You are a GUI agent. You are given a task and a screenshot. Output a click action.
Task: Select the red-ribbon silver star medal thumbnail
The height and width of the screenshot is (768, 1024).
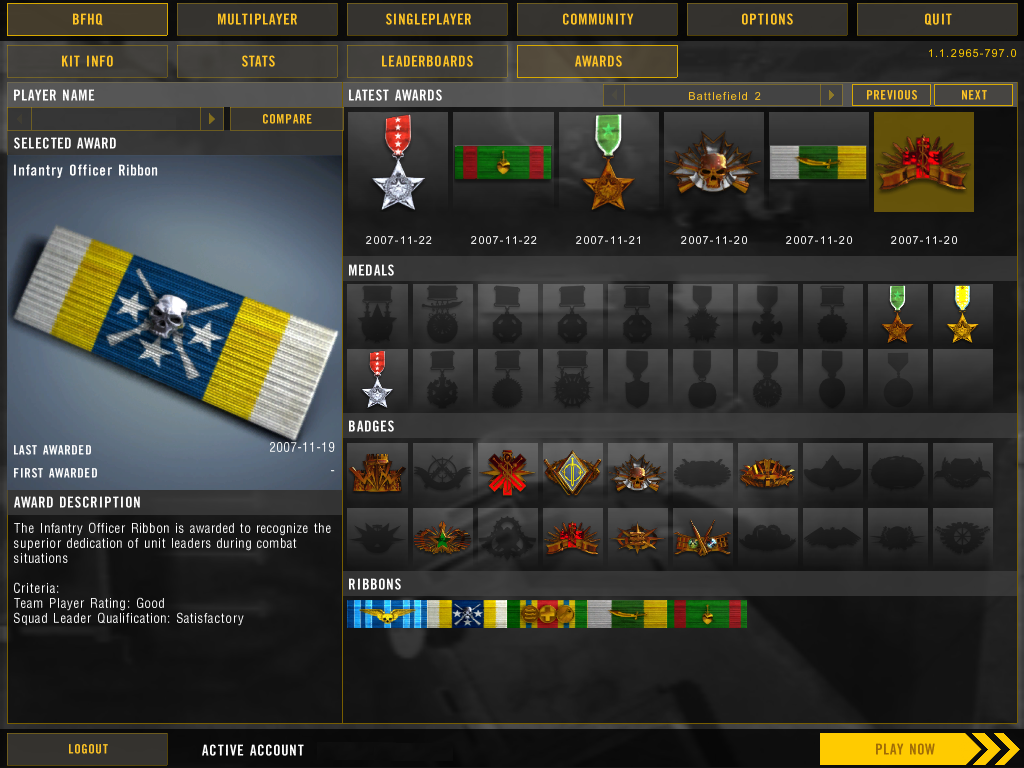377,379
